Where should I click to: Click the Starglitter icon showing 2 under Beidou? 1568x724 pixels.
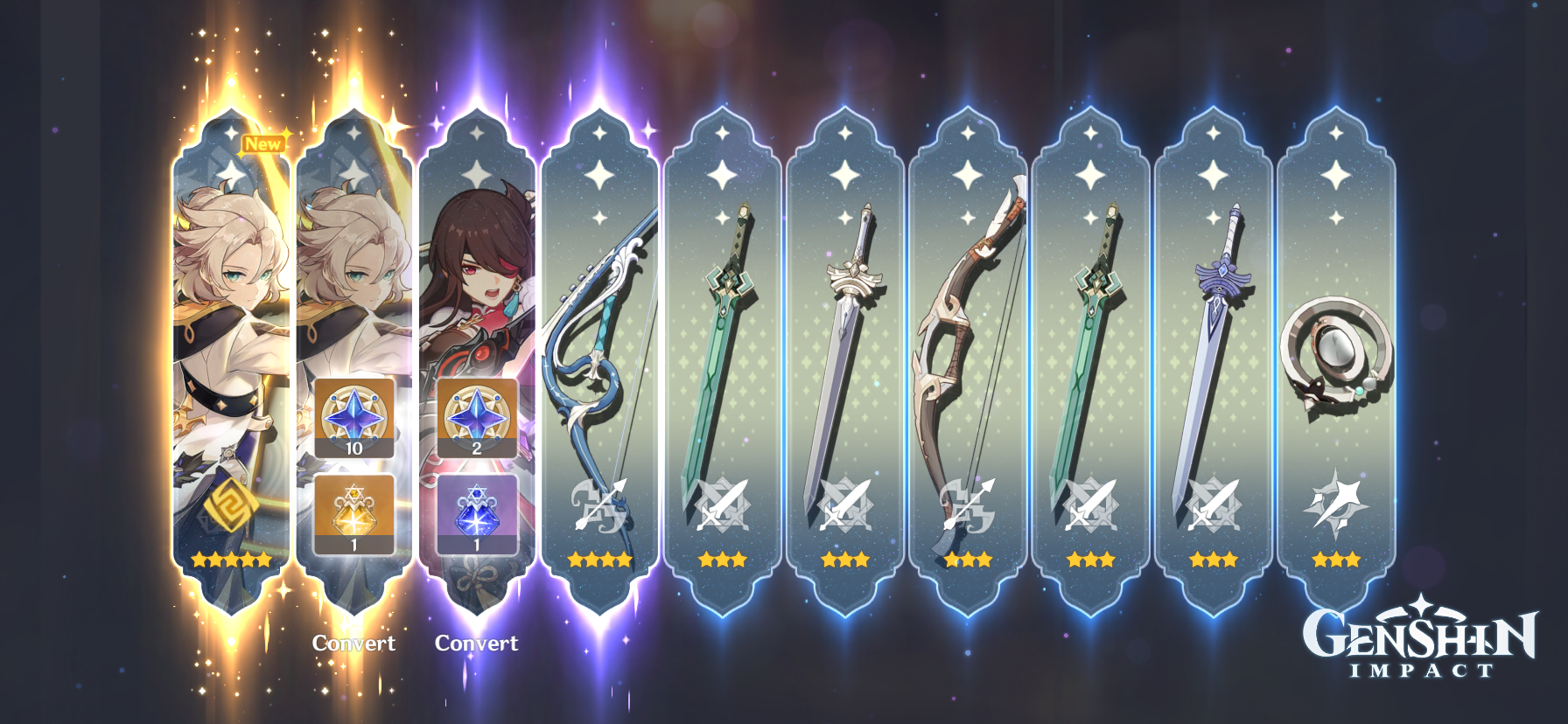(x=477, y=420)
